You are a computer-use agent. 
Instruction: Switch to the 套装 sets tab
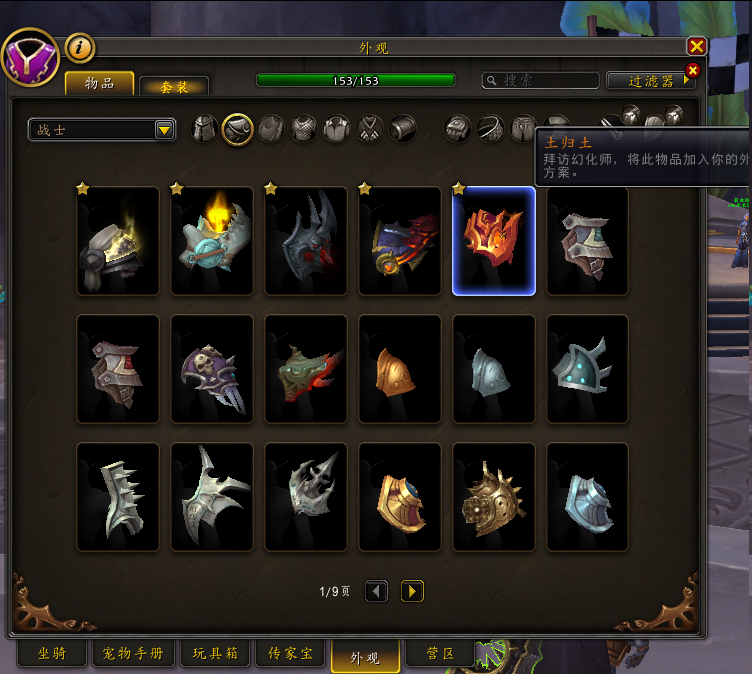tap(174, 87)
